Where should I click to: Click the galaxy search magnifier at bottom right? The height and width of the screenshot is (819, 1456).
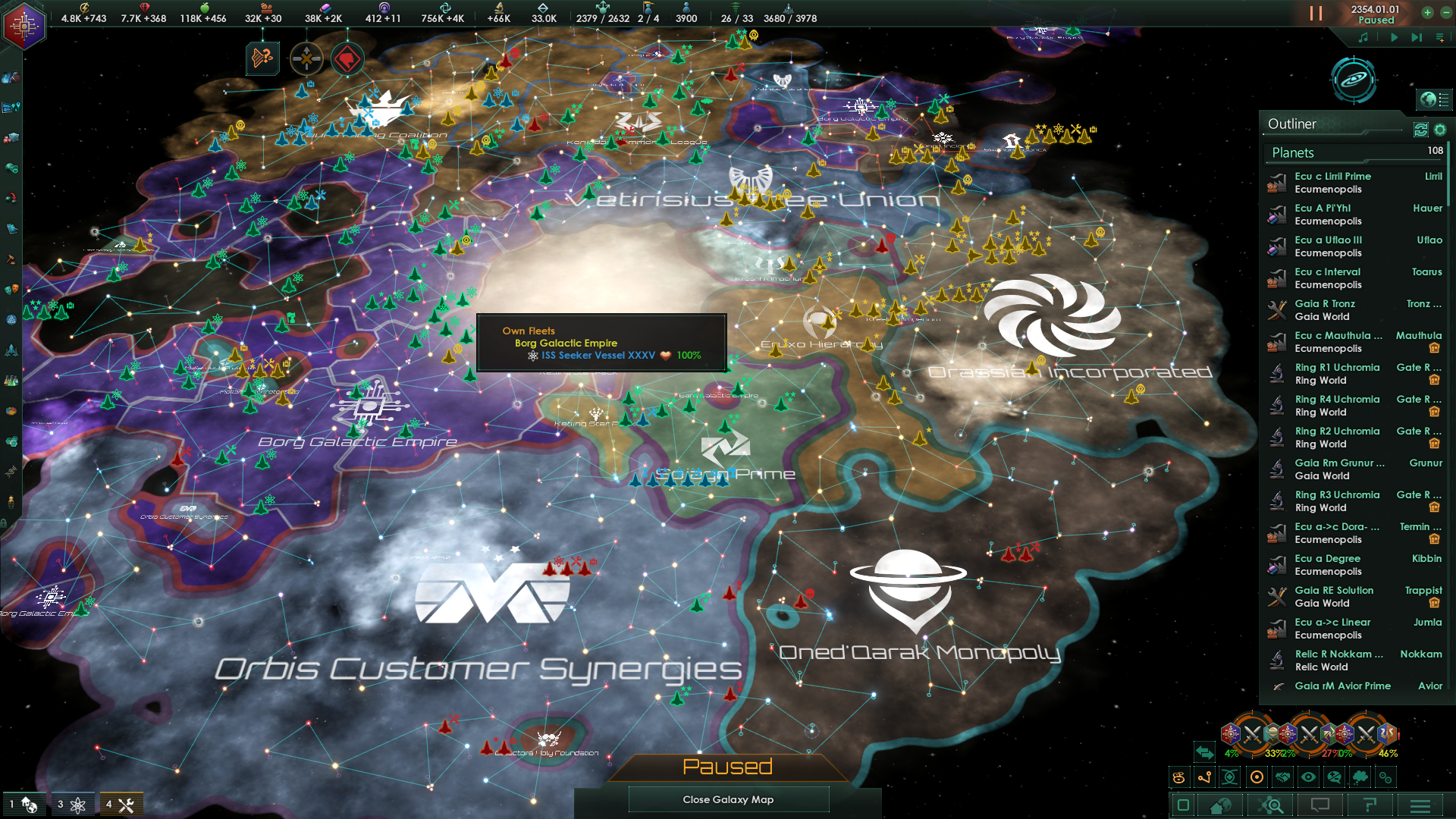point(1271,806)
